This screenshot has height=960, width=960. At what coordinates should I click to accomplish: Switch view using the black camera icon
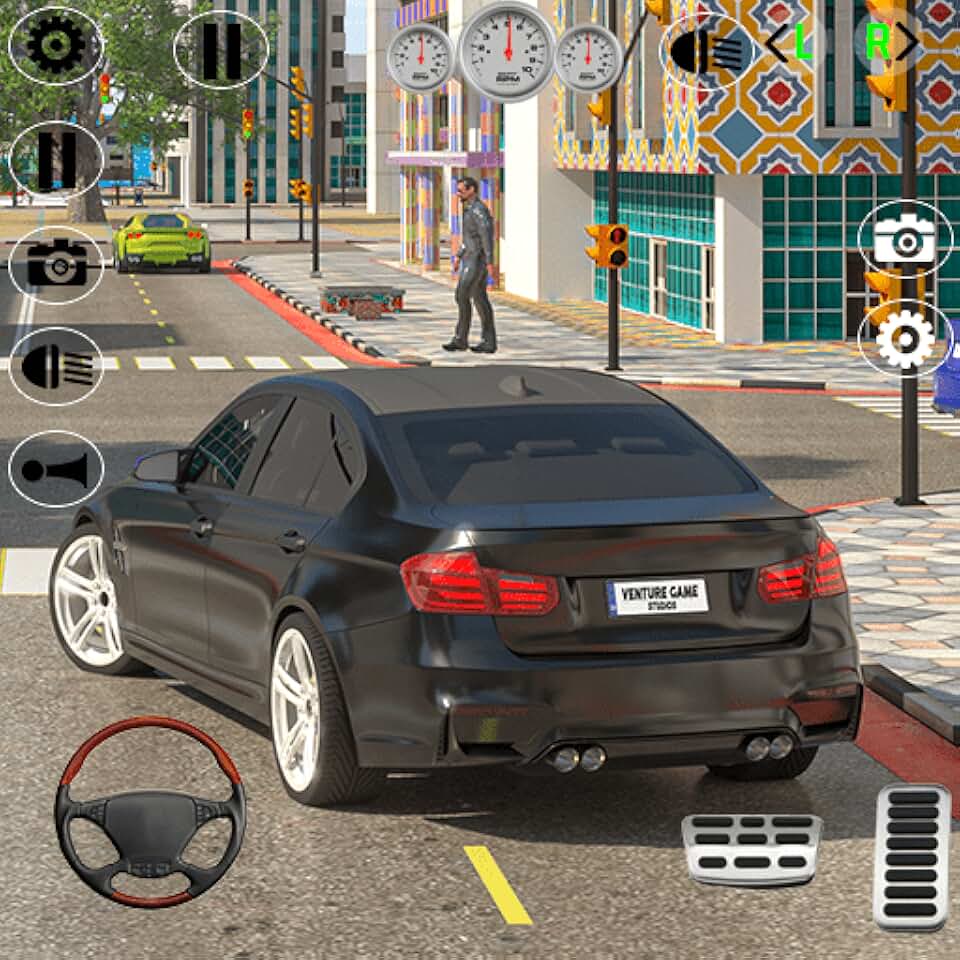tap(56, 263)
